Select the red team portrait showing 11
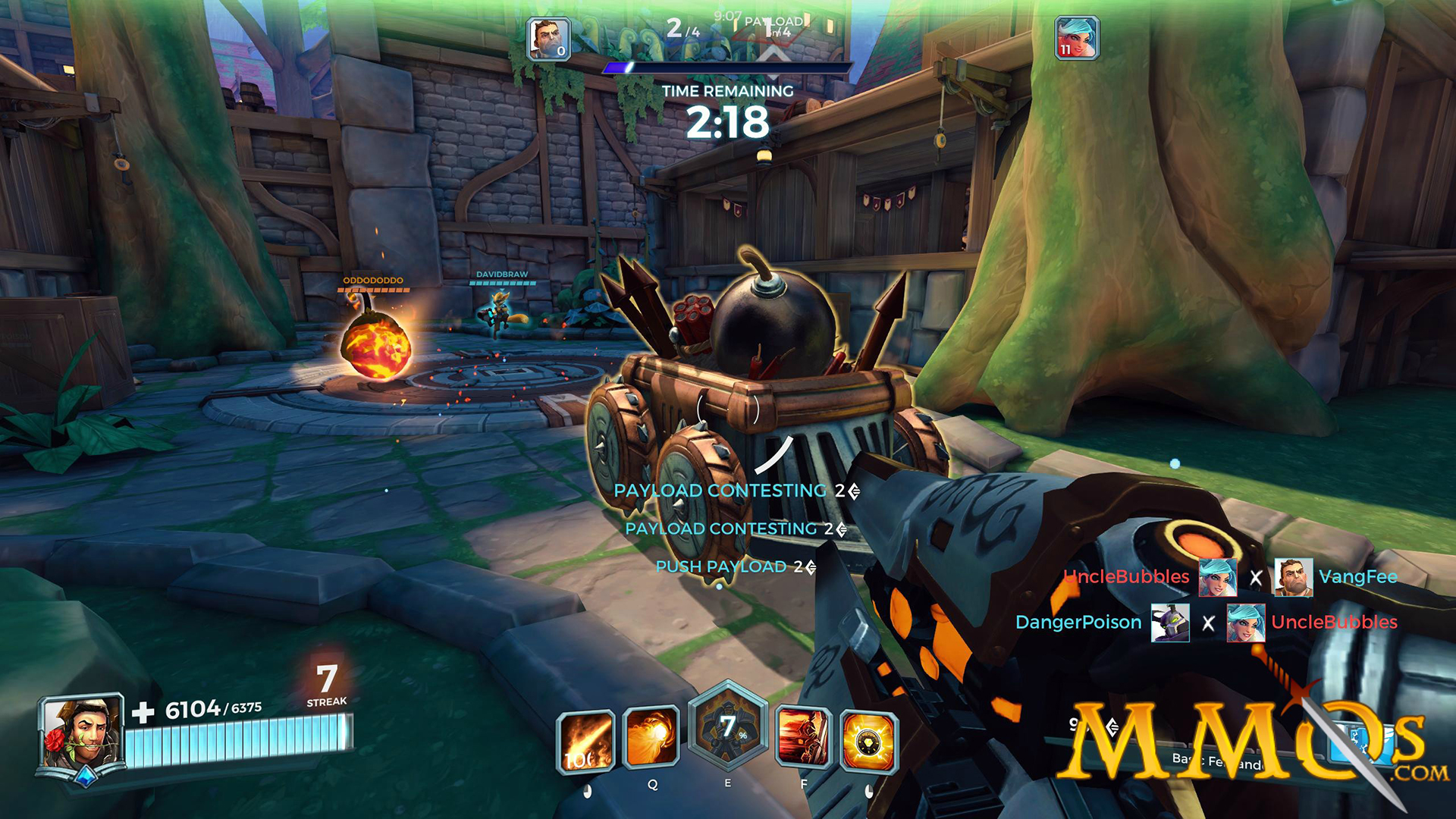The height and width of the screenshot is (819, 1456). click(x=1076, y=39)
